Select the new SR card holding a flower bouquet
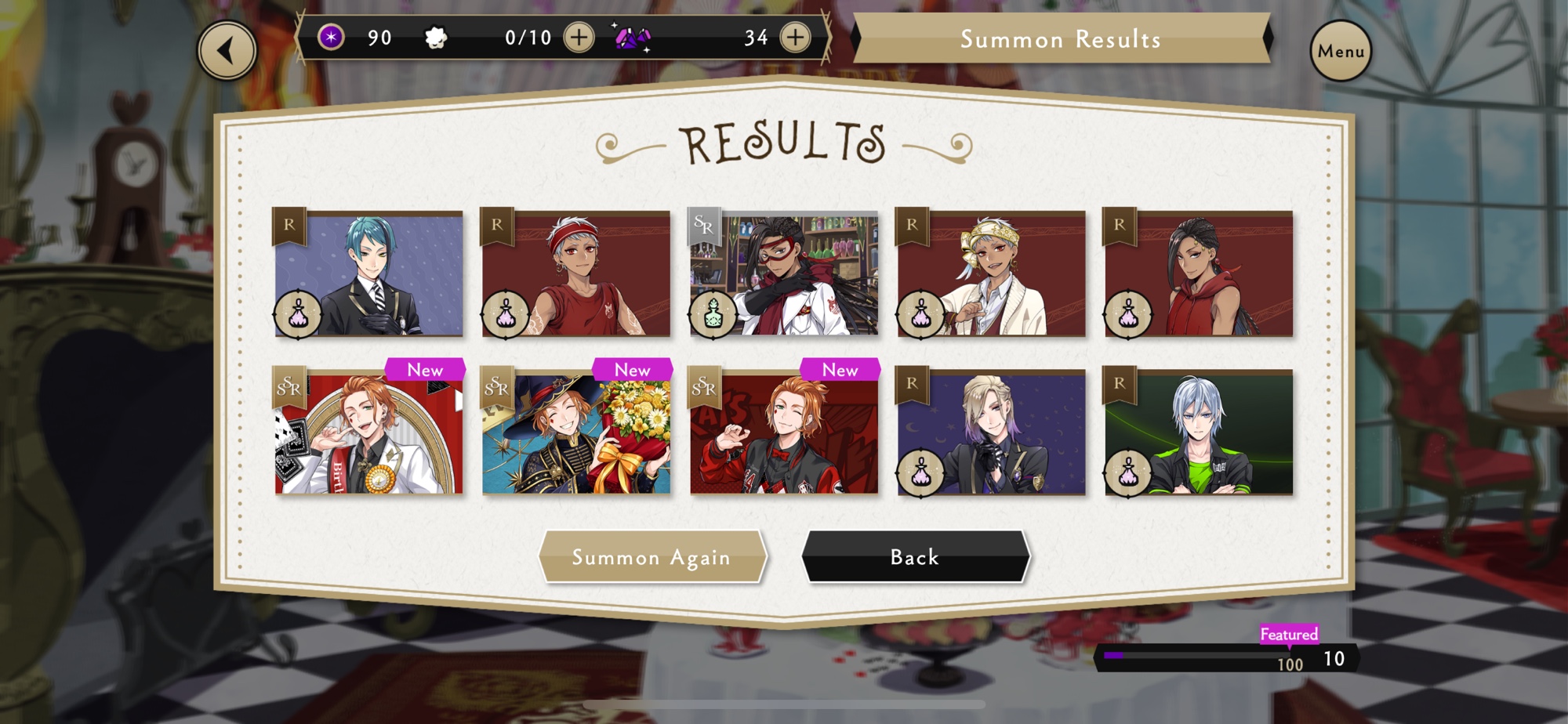The width and height of the screenshot is (1568, 724). point(576,432)
